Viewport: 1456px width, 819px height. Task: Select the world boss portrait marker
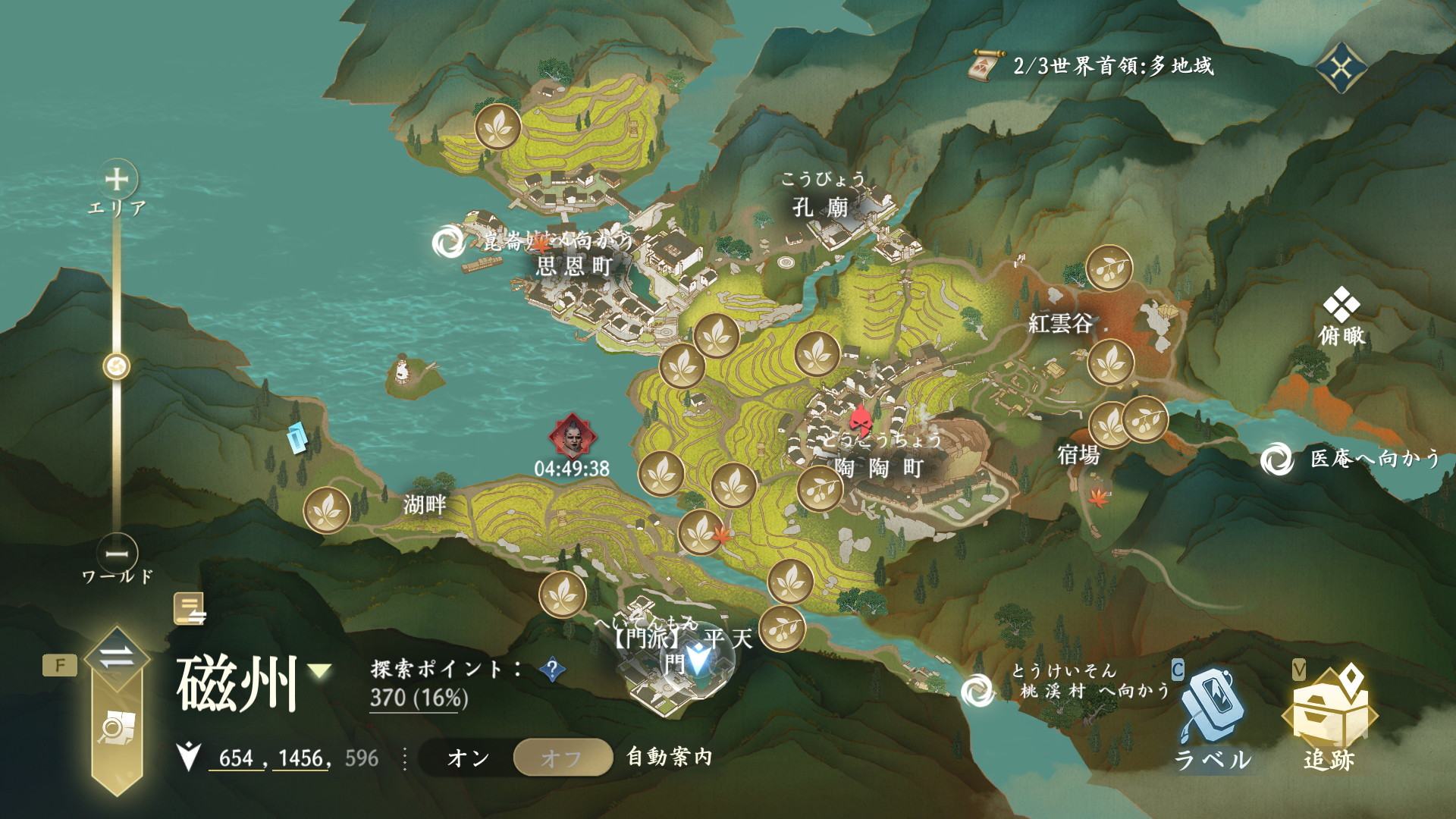572,435
